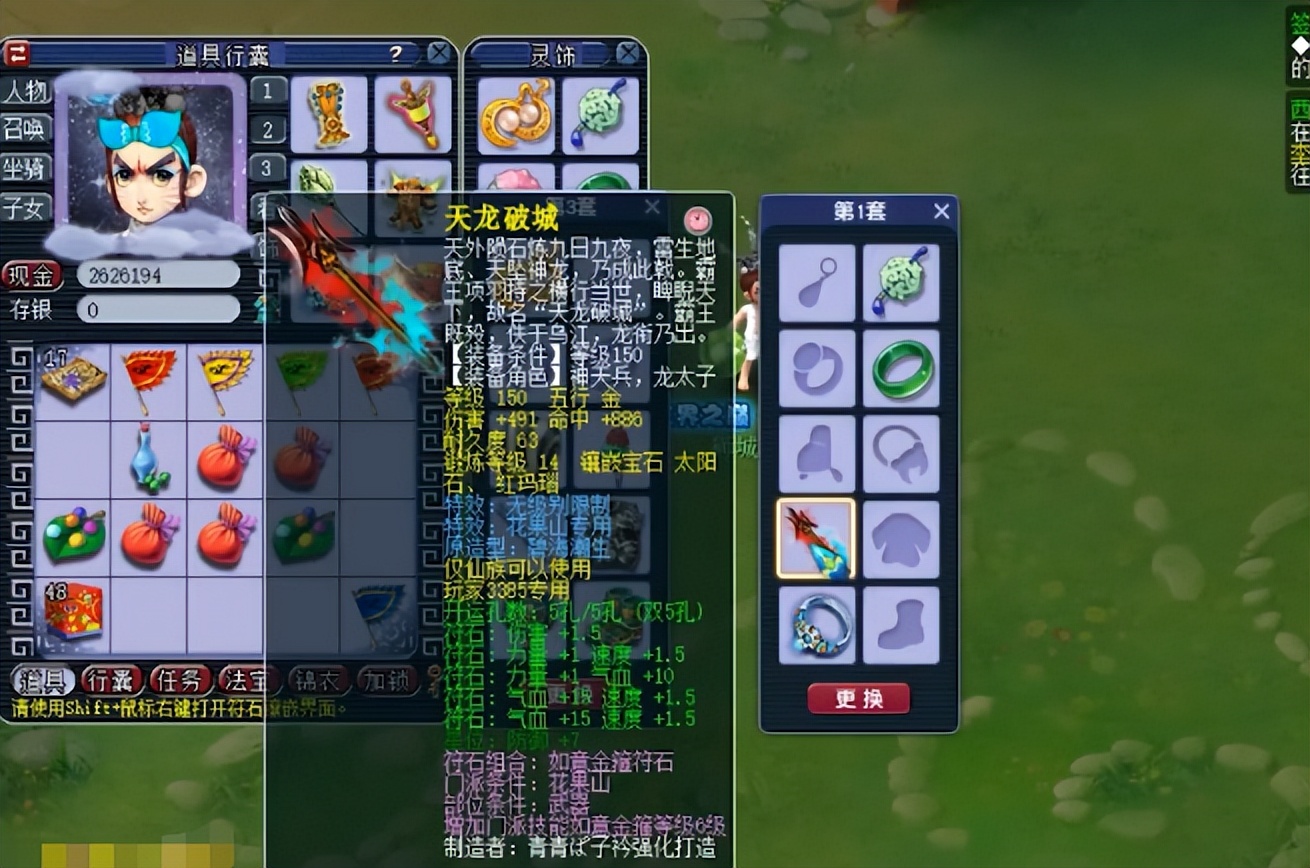
Task: Select the pearl earrings in 灵饰 window
Action: pyautogui.click(x=515, y=115)
